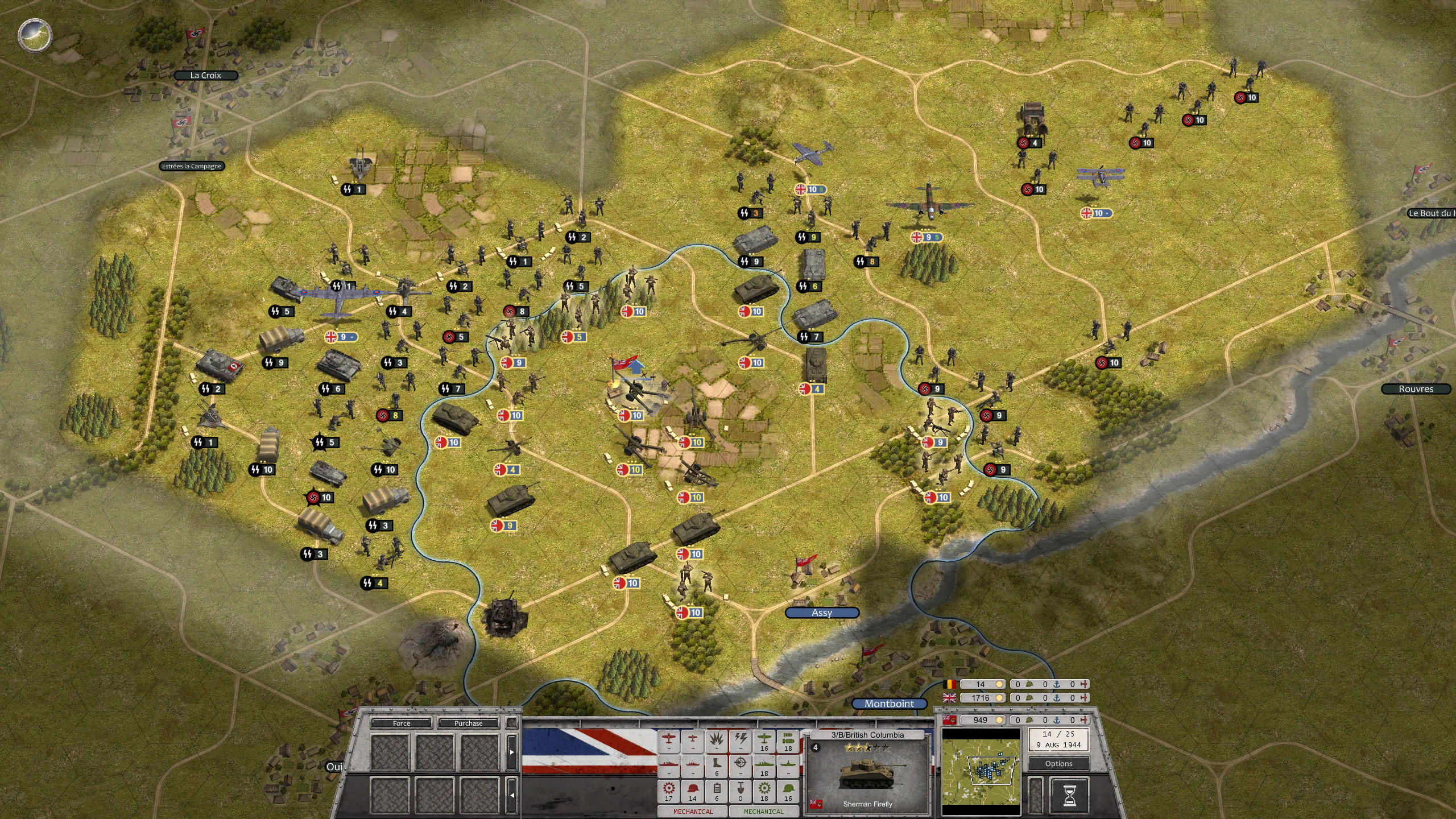Click the compass orb in the top-left corner
Screen dimensions: 1456x819
click(x=34, y=35)
